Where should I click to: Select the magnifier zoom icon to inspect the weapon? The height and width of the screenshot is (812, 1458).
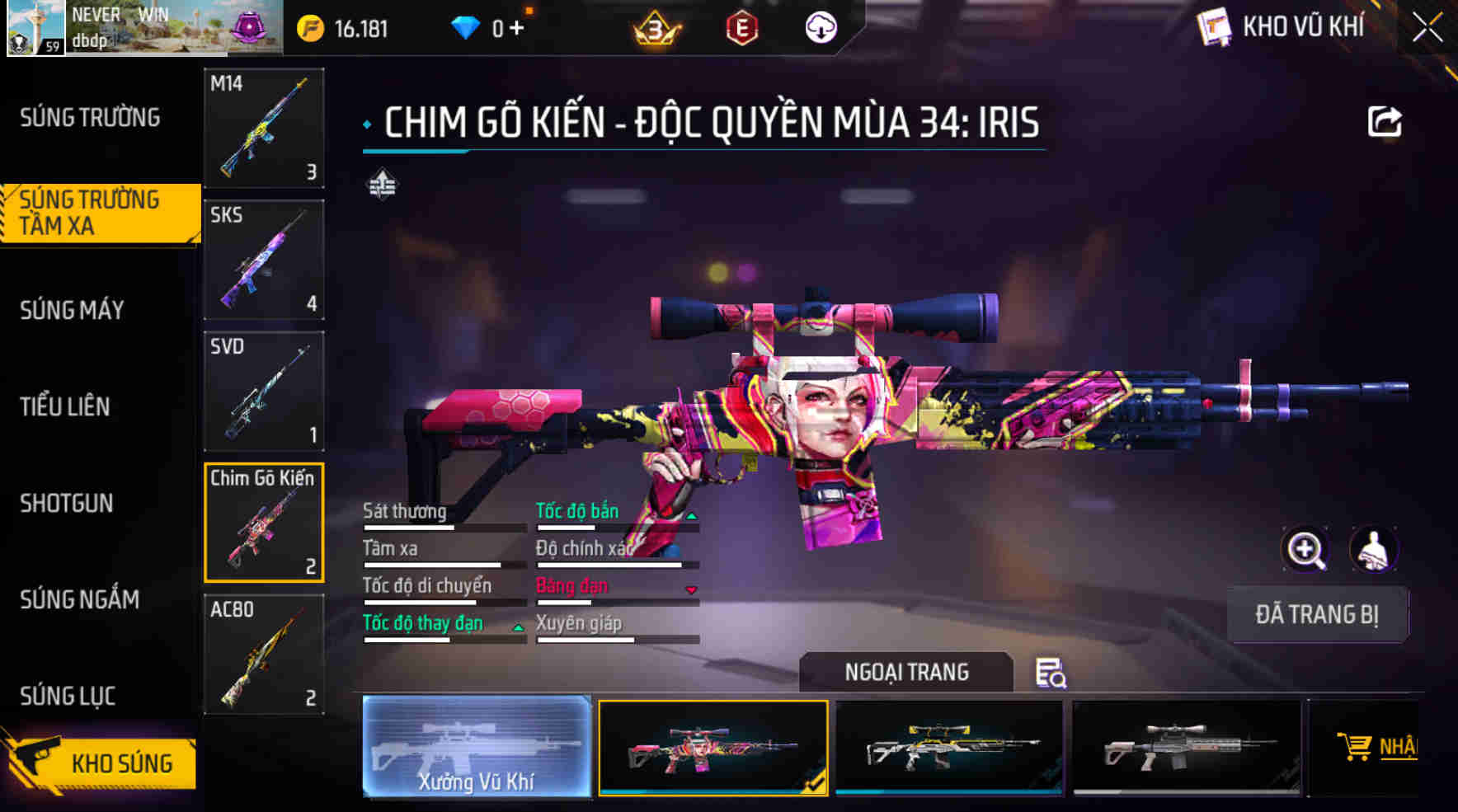1307,550
